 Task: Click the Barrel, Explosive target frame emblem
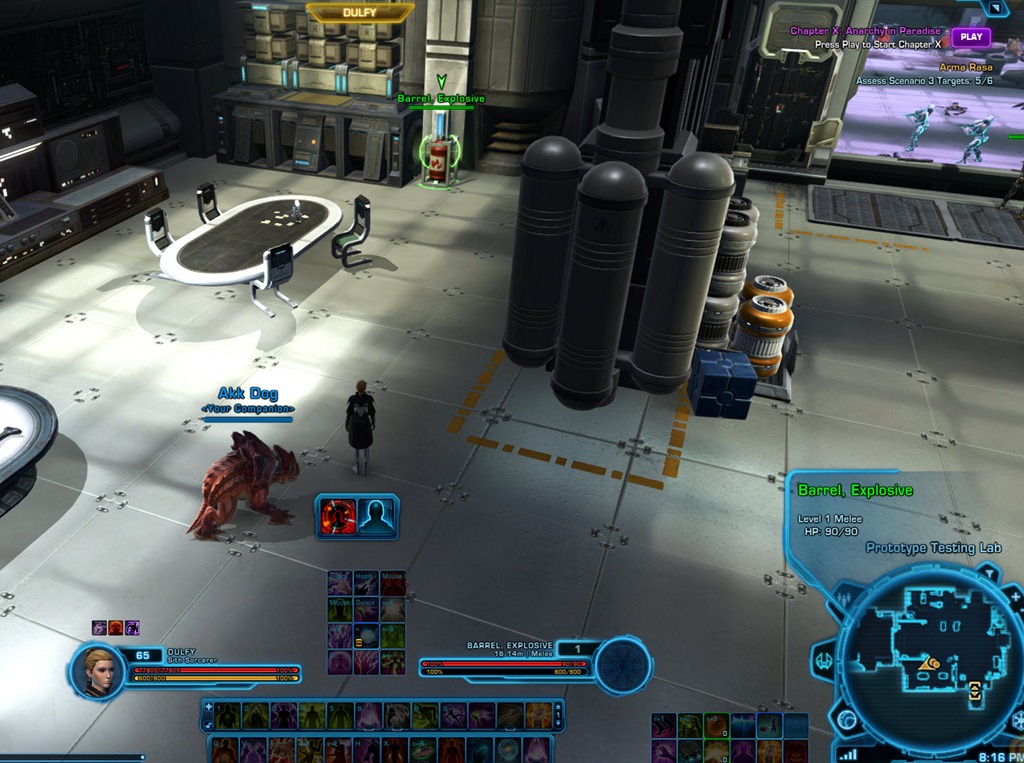[x=622, y=665]
